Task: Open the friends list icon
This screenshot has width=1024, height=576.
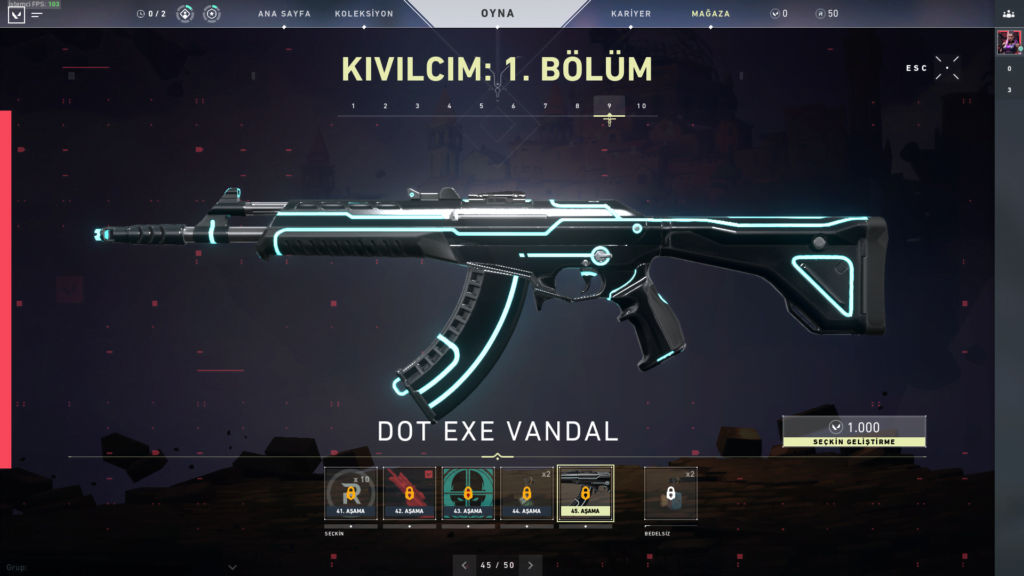Action: [x=1008, y=14]
